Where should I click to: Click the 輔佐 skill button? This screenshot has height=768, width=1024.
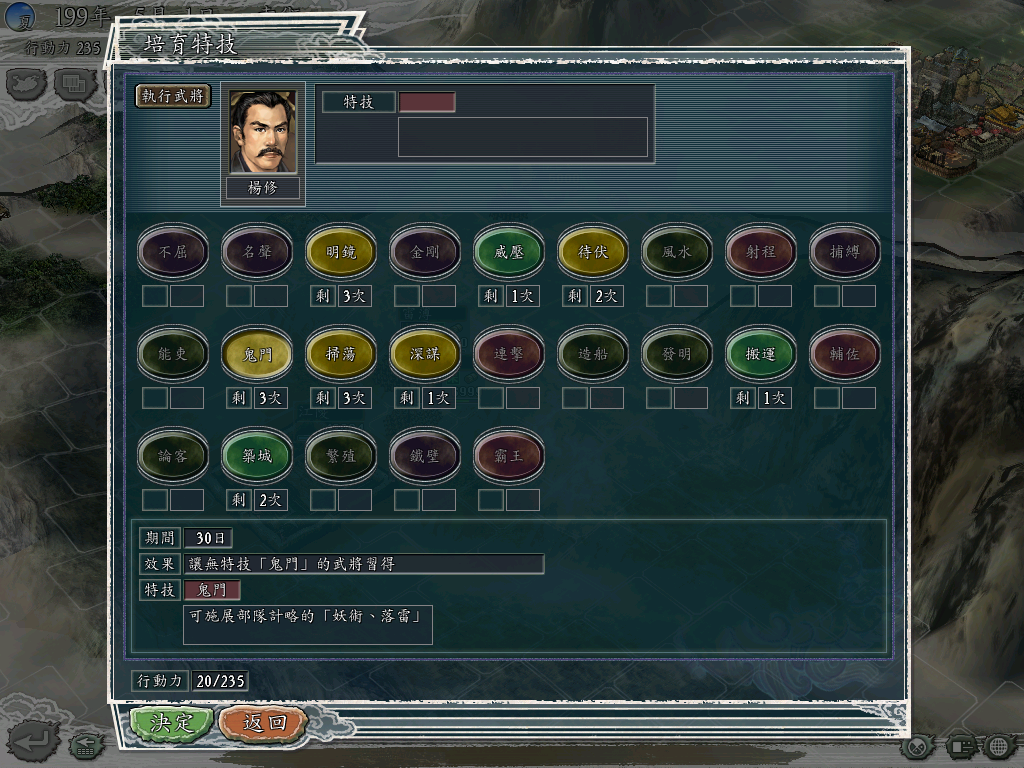(845, 354)
